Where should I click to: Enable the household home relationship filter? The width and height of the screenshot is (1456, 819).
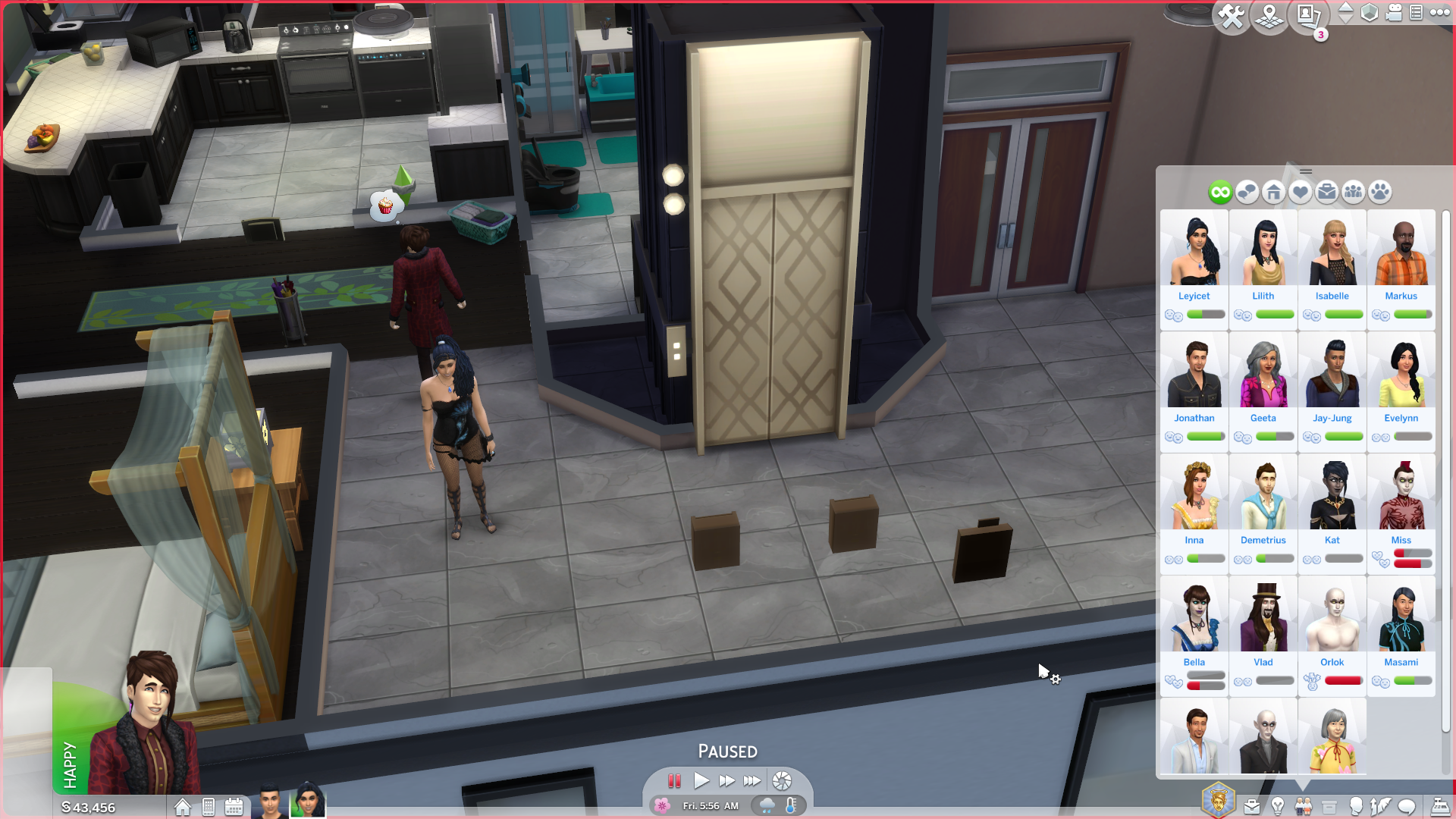(x=1274, y=192)
